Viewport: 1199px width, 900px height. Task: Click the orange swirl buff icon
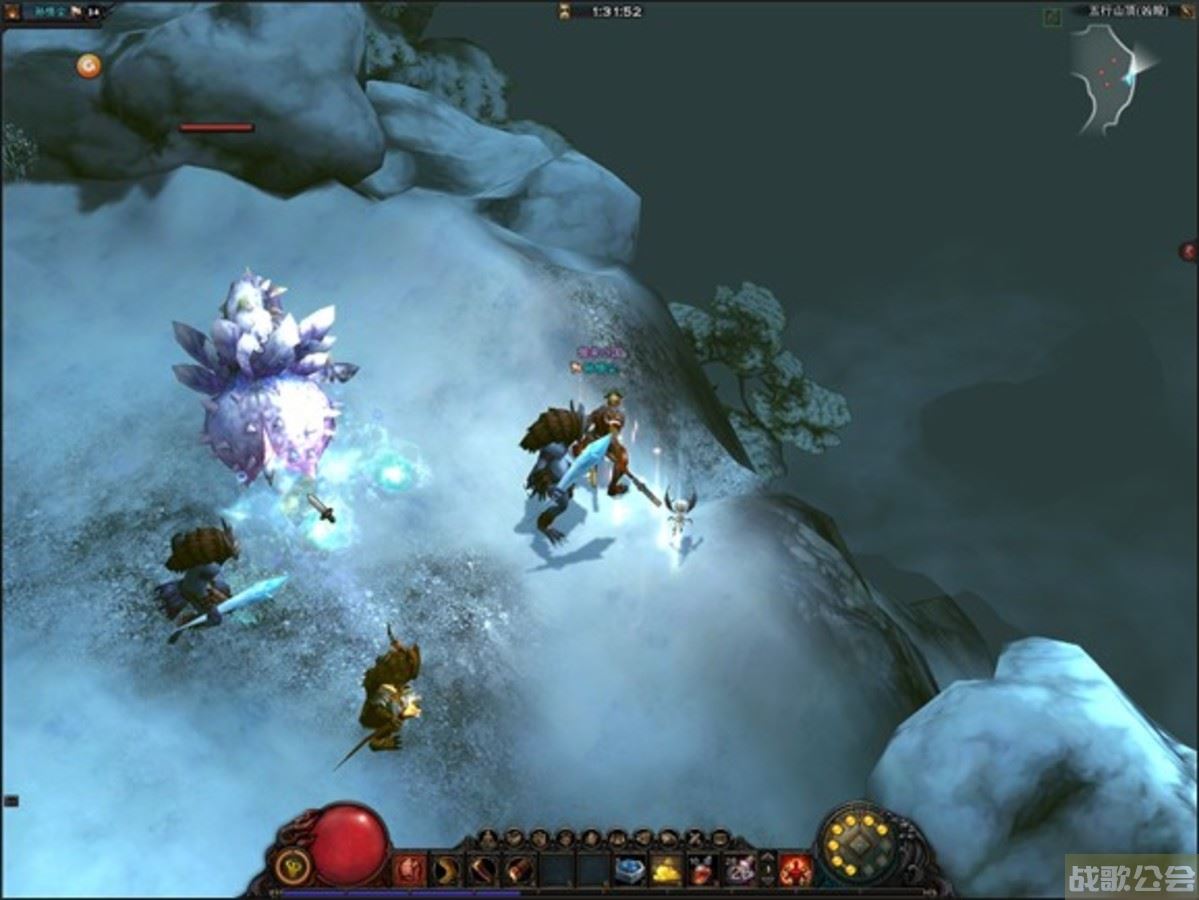click(88, 66)
